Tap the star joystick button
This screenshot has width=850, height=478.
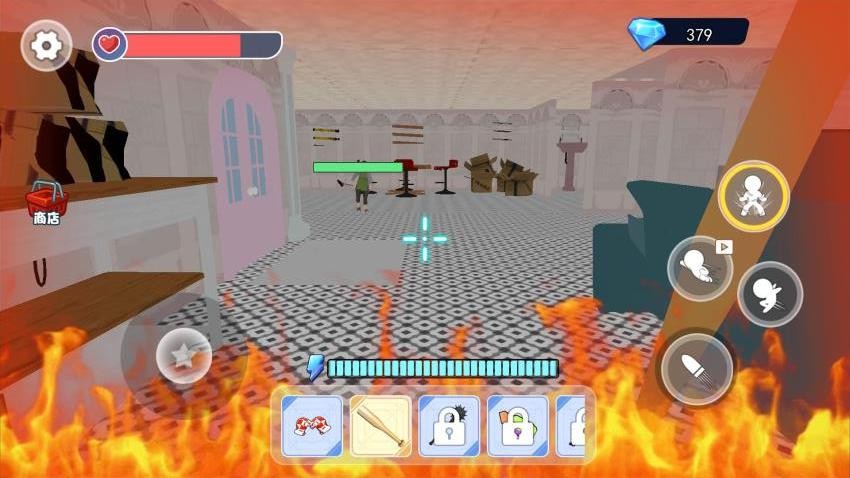tap(184, 356)
